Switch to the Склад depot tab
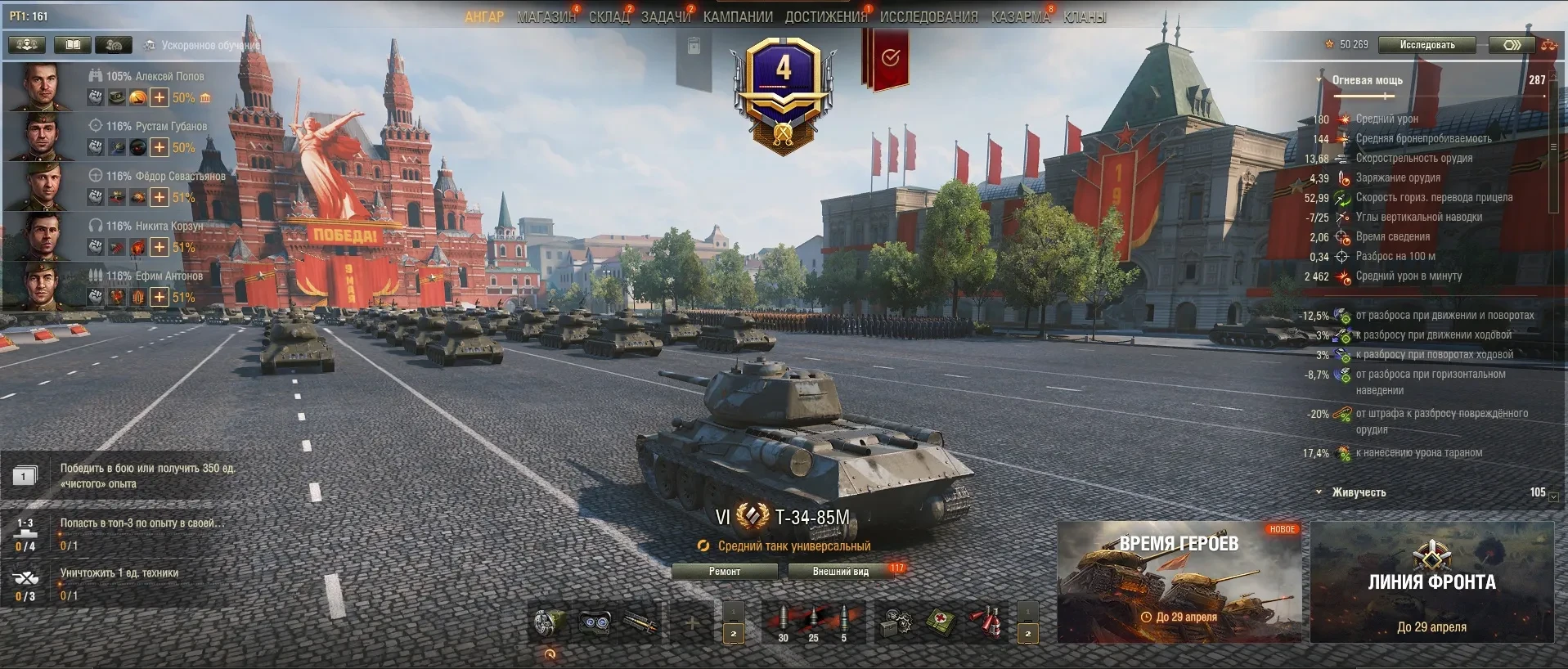 [x=609, y=17]
